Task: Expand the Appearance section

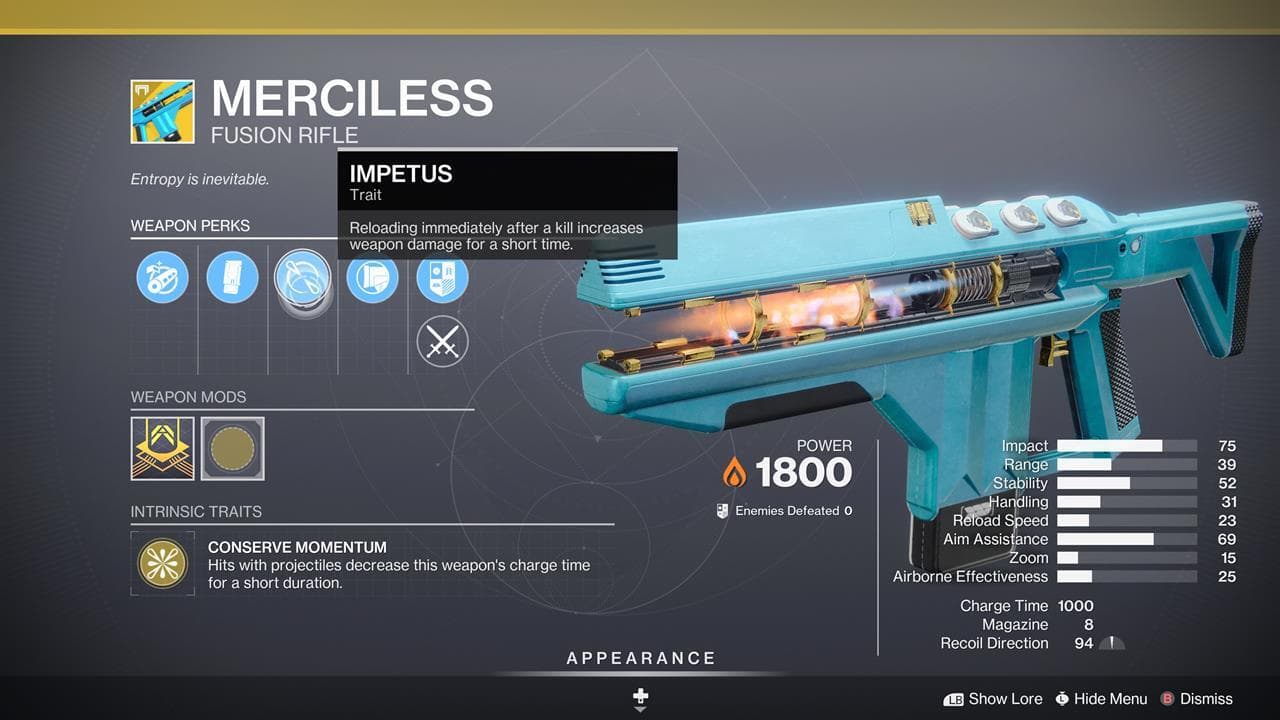Action: 639,658
